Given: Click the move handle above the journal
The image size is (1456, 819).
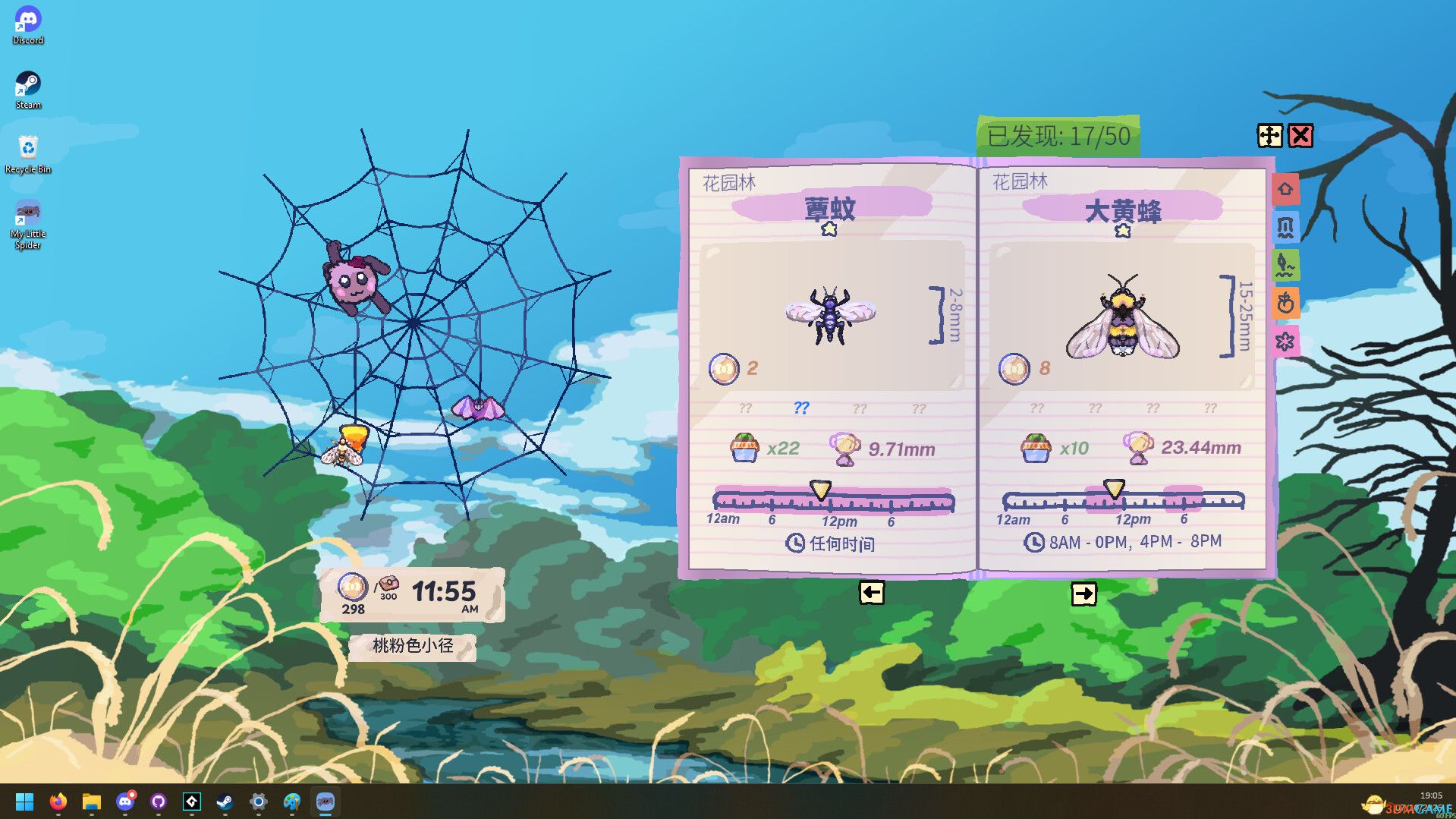Looking at the screenshot, I should tap(1269, 137).
